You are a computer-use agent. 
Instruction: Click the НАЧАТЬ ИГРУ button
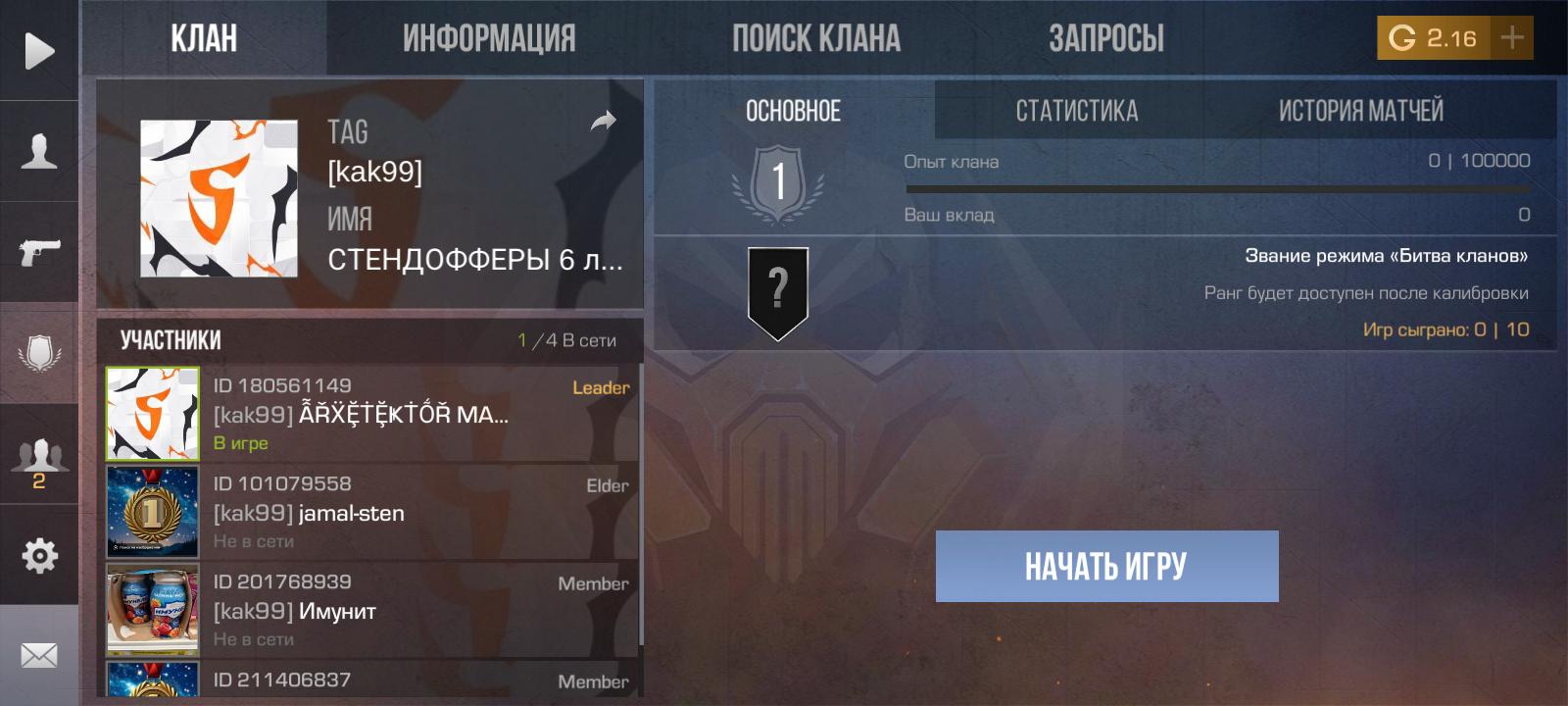tap(1106, 566)
